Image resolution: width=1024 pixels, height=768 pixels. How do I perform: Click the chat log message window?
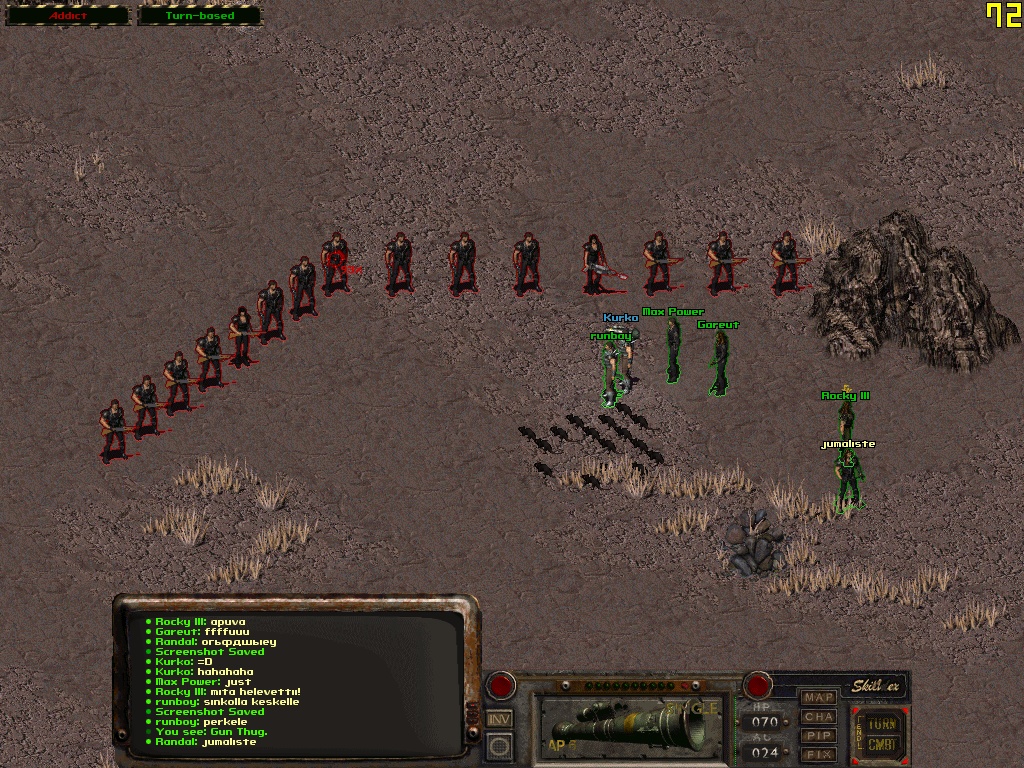pos(297,681)
